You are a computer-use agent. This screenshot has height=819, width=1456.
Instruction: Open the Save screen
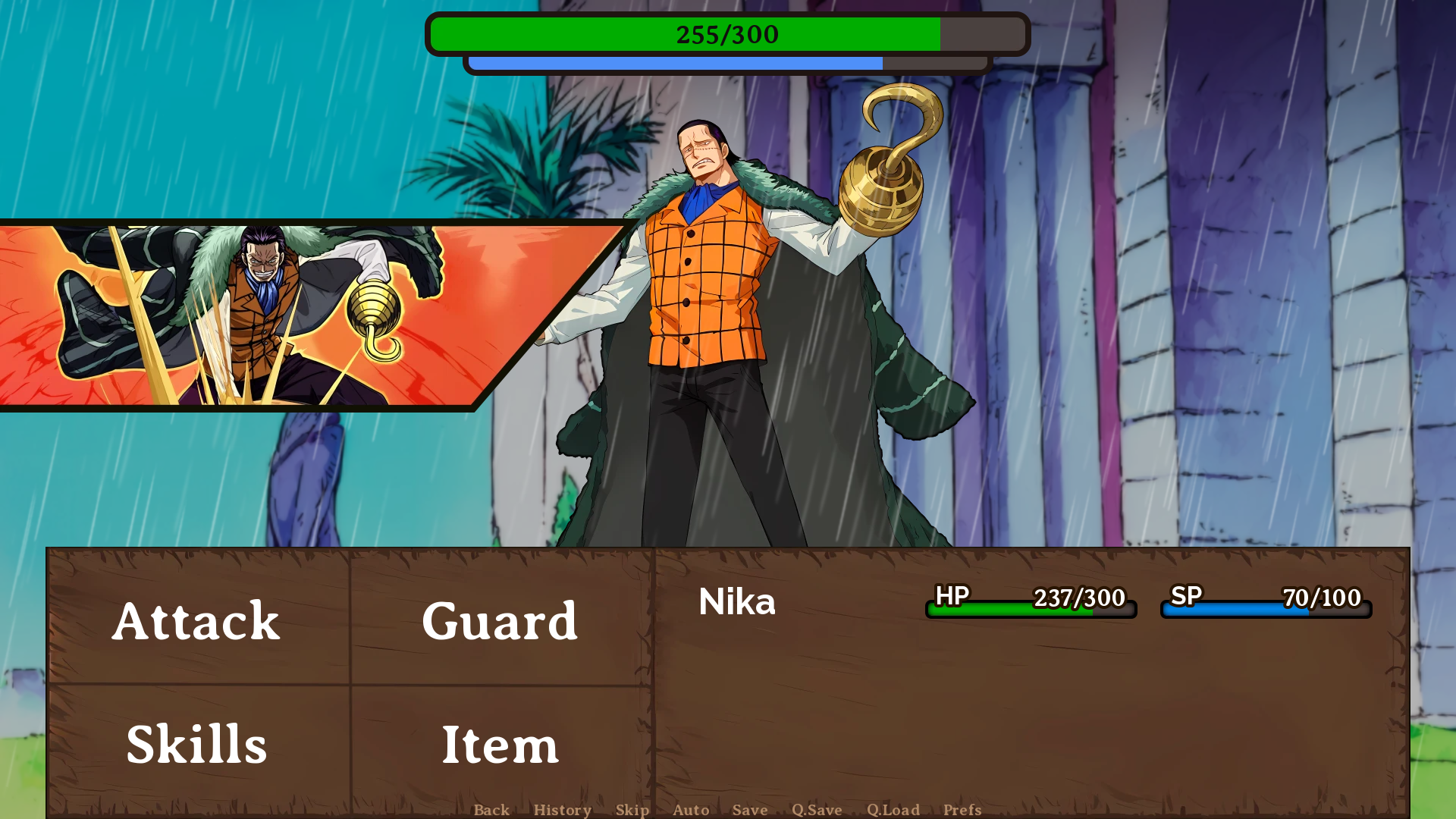point(749,810)
